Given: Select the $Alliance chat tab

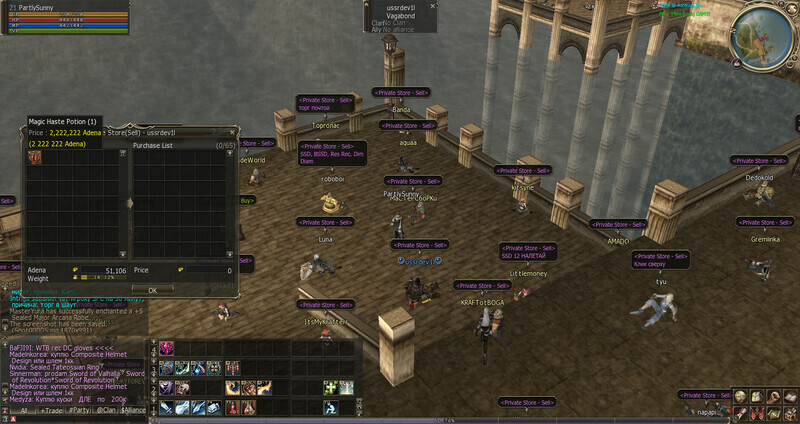Looking at the screenshot, I should point(134,410).
